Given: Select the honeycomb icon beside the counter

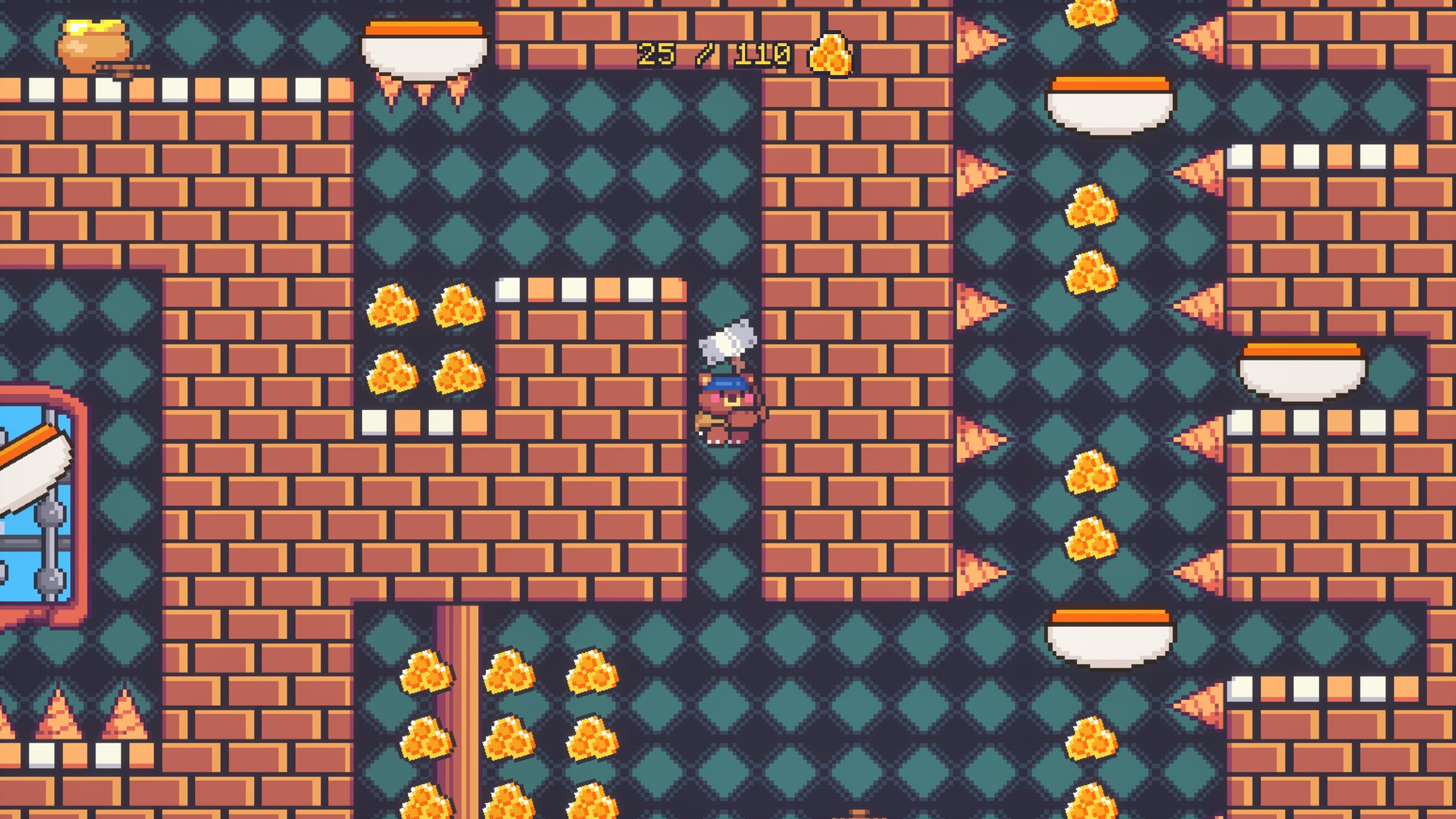Looking at the screenshot, I should pos(829,54).
